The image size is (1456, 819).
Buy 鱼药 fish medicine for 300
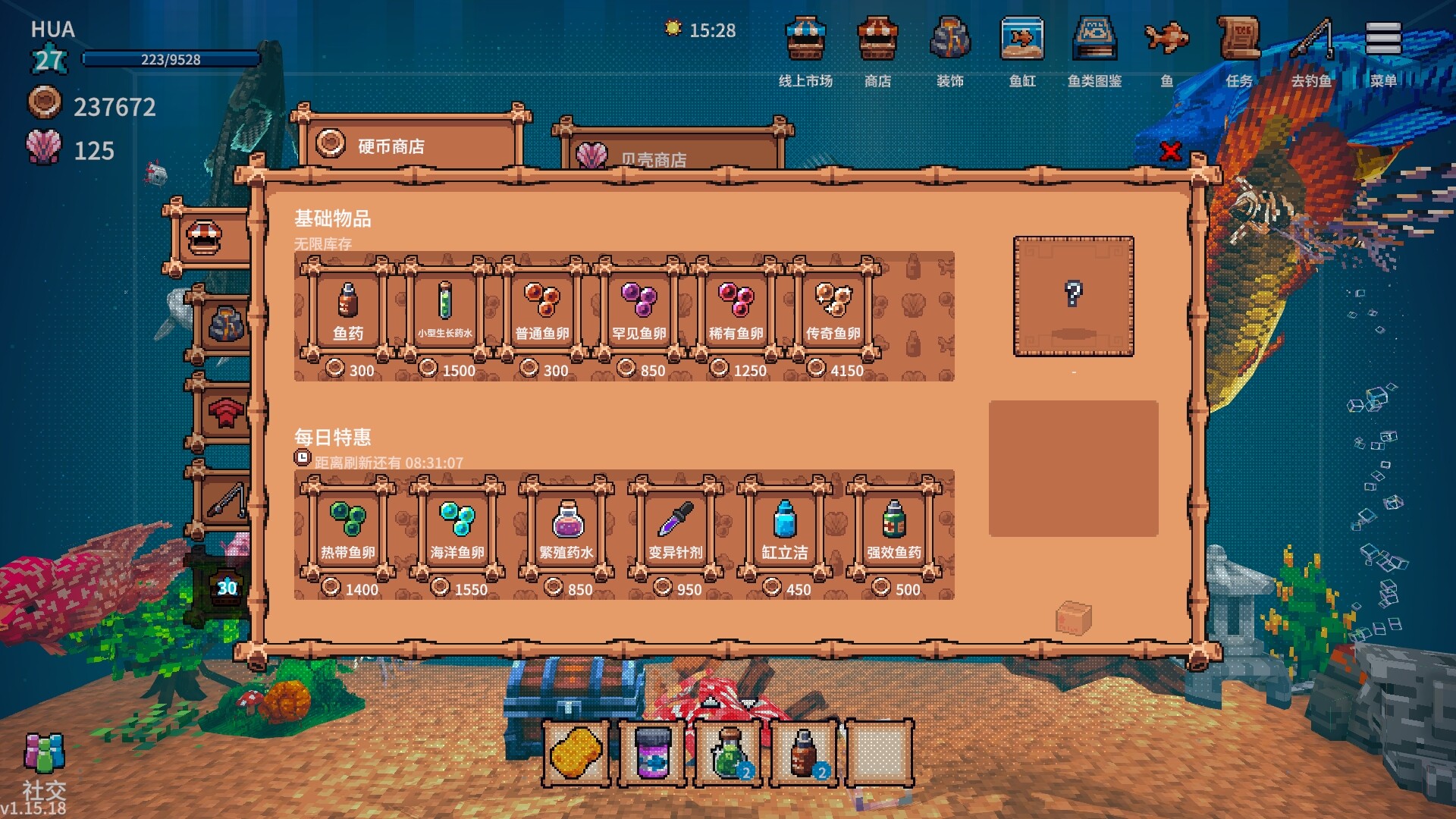[348, 309]
